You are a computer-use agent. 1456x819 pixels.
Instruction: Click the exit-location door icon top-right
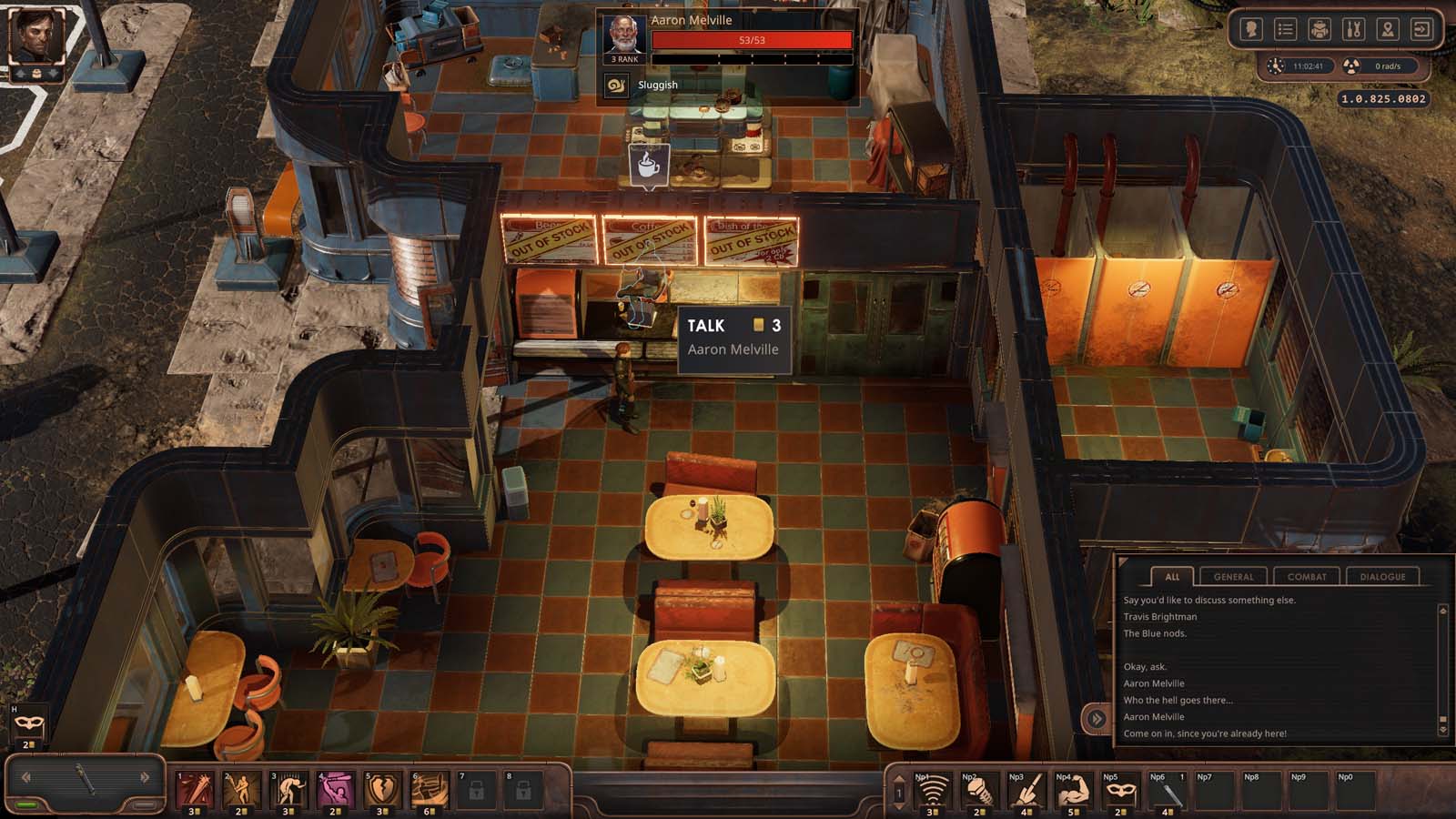coord(1421,28)
